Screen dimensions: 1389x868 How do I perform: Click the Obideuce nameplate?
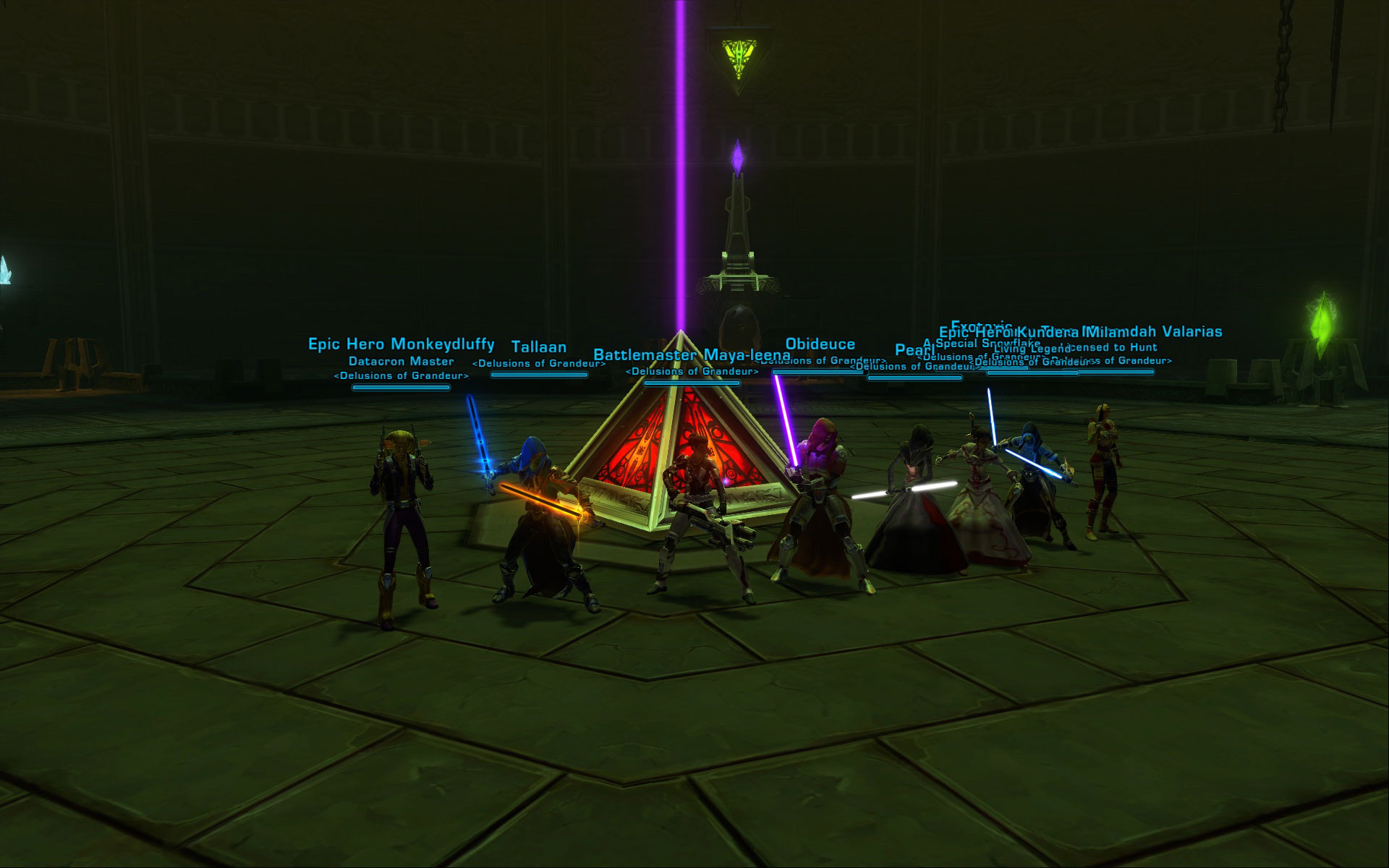point(820,344)
